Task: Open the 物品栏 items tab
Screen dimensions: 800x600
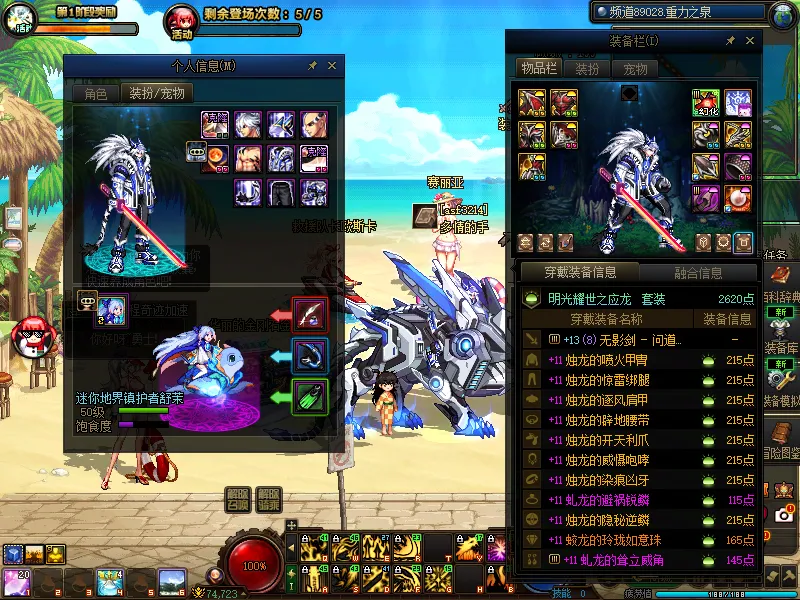Action: (x=538, y=68)
